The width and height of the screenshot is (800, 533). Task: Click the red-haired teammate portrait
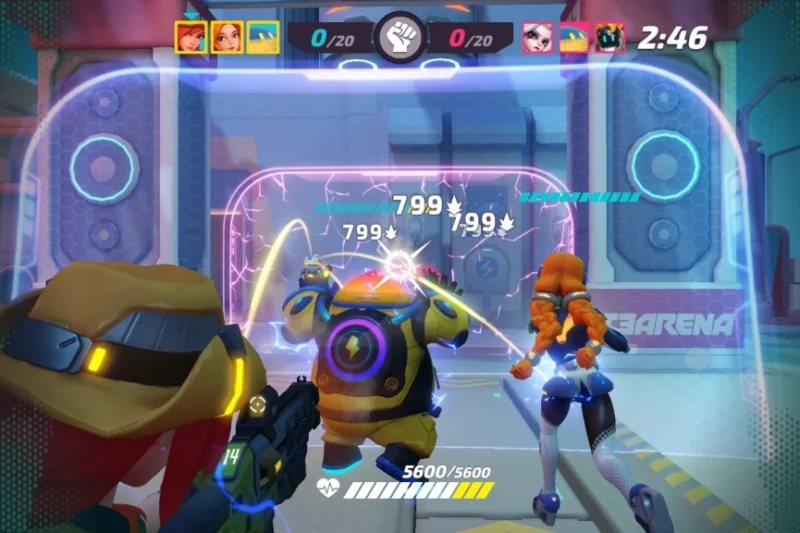pos(190,37)
